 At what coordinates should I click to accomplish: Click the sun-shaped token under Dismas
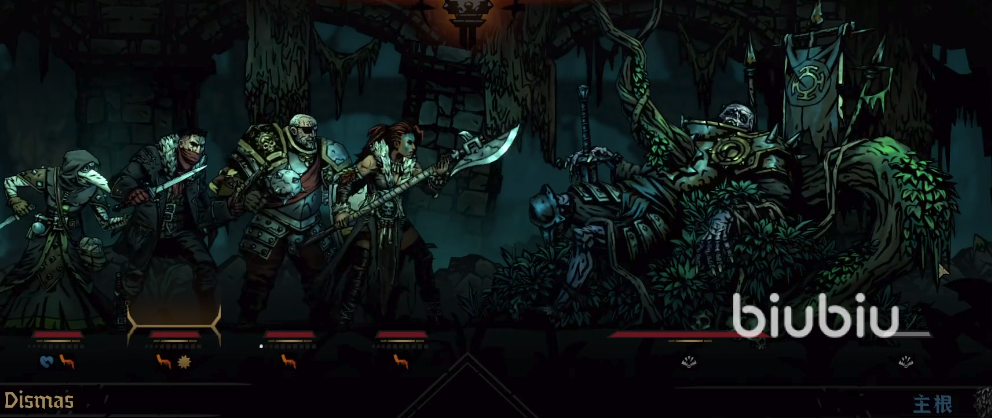point(184,361)
